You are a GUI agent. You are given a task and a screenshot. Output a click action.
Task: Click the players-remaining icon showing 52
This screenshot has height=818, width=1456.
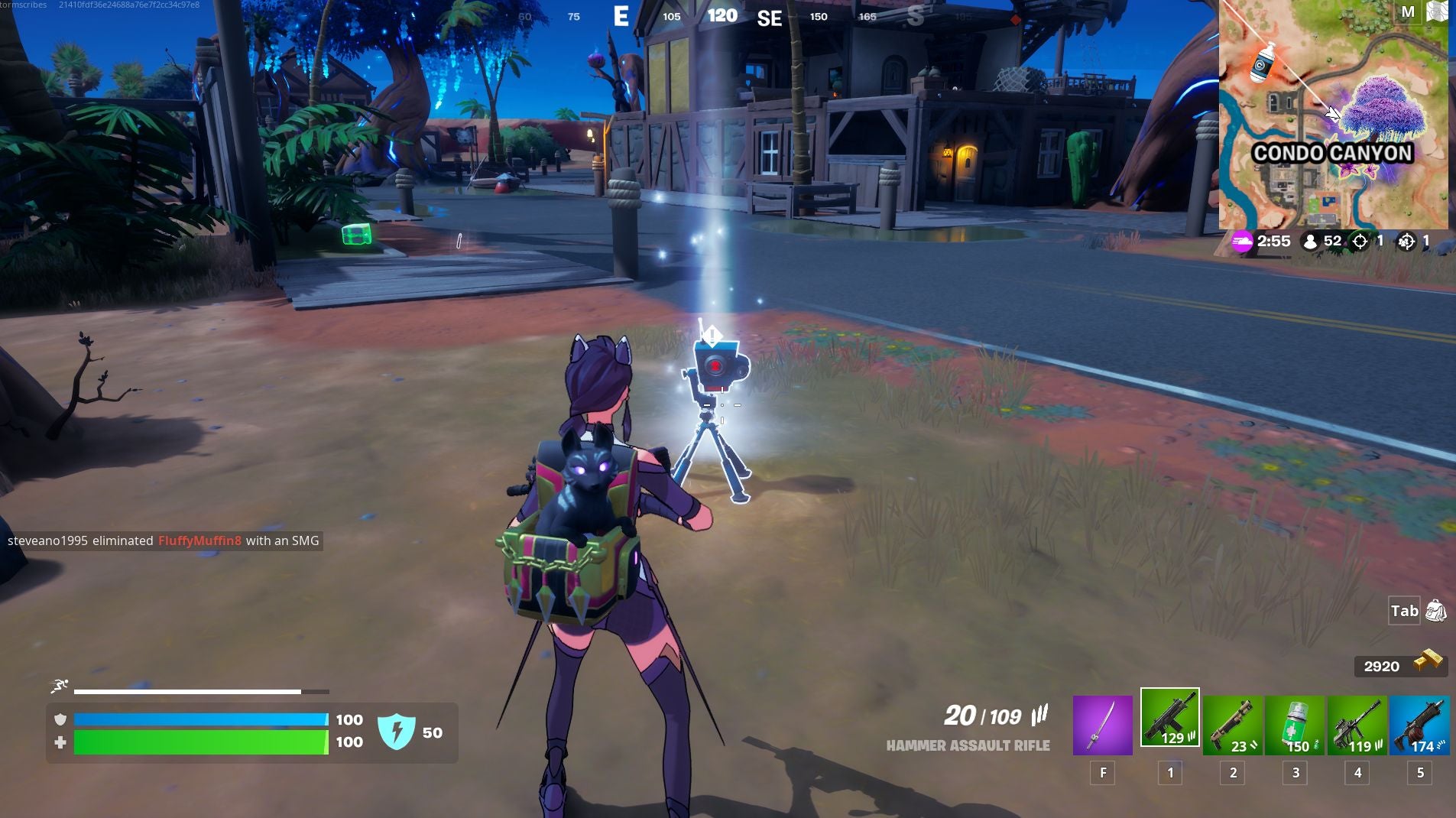pos(1311,241)
